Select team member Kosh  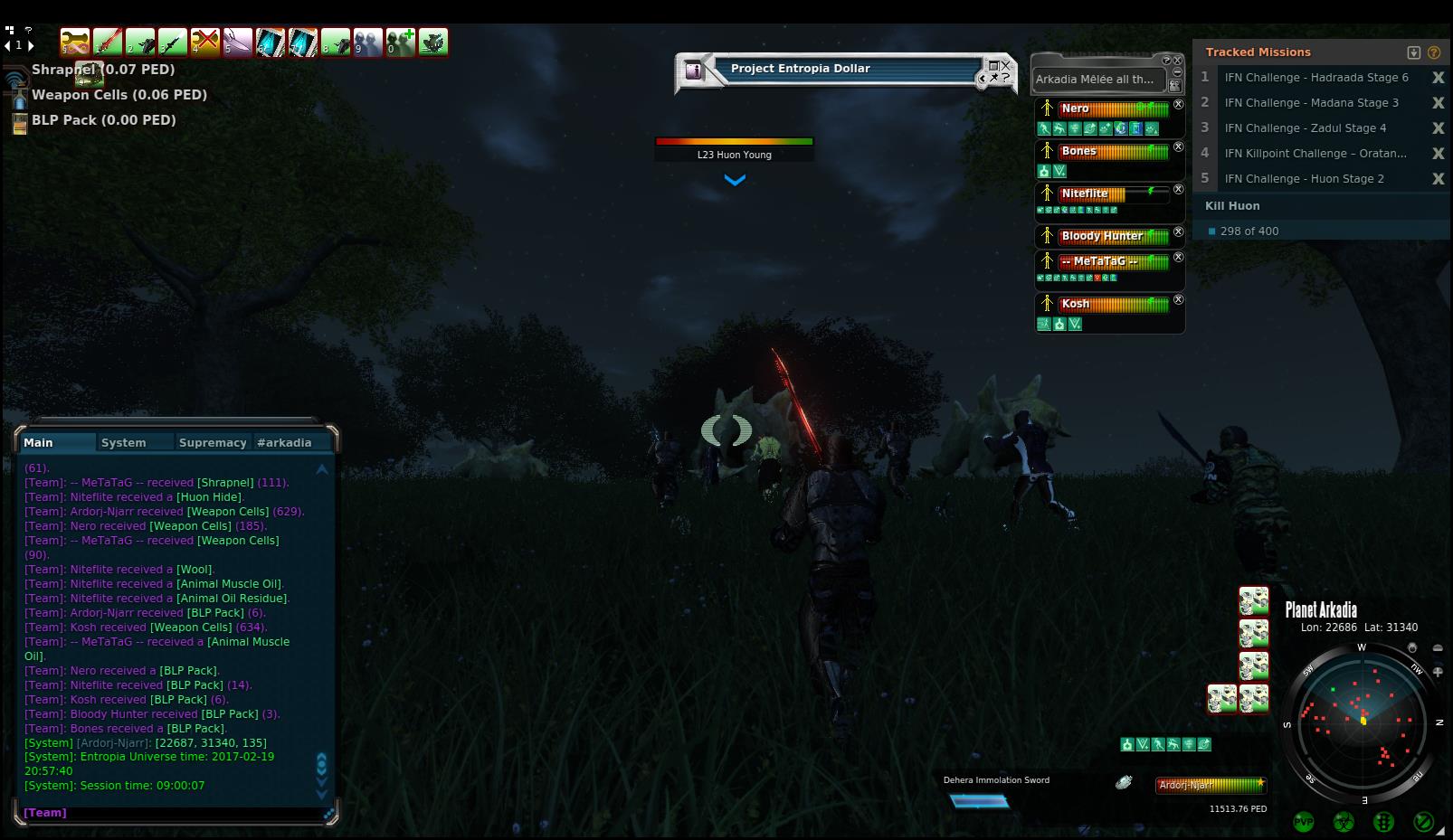coord(1076,304)
